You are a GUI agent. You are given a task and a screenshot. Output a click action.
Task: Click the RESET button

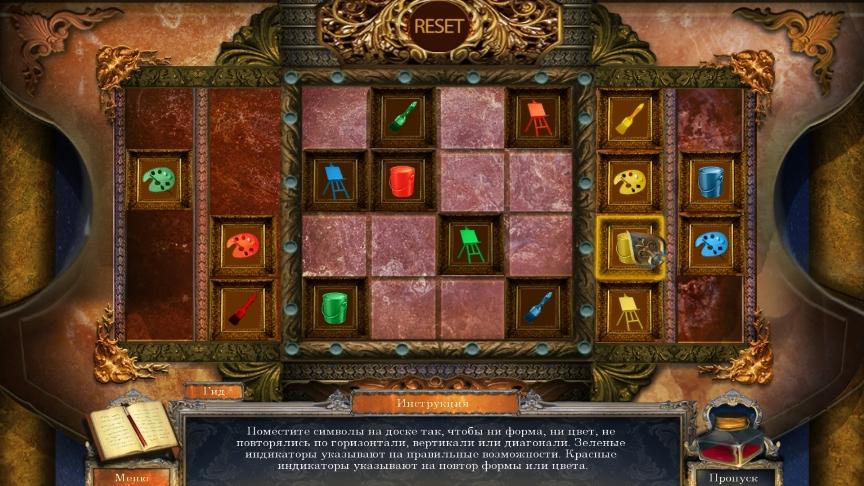click(439, 26)
